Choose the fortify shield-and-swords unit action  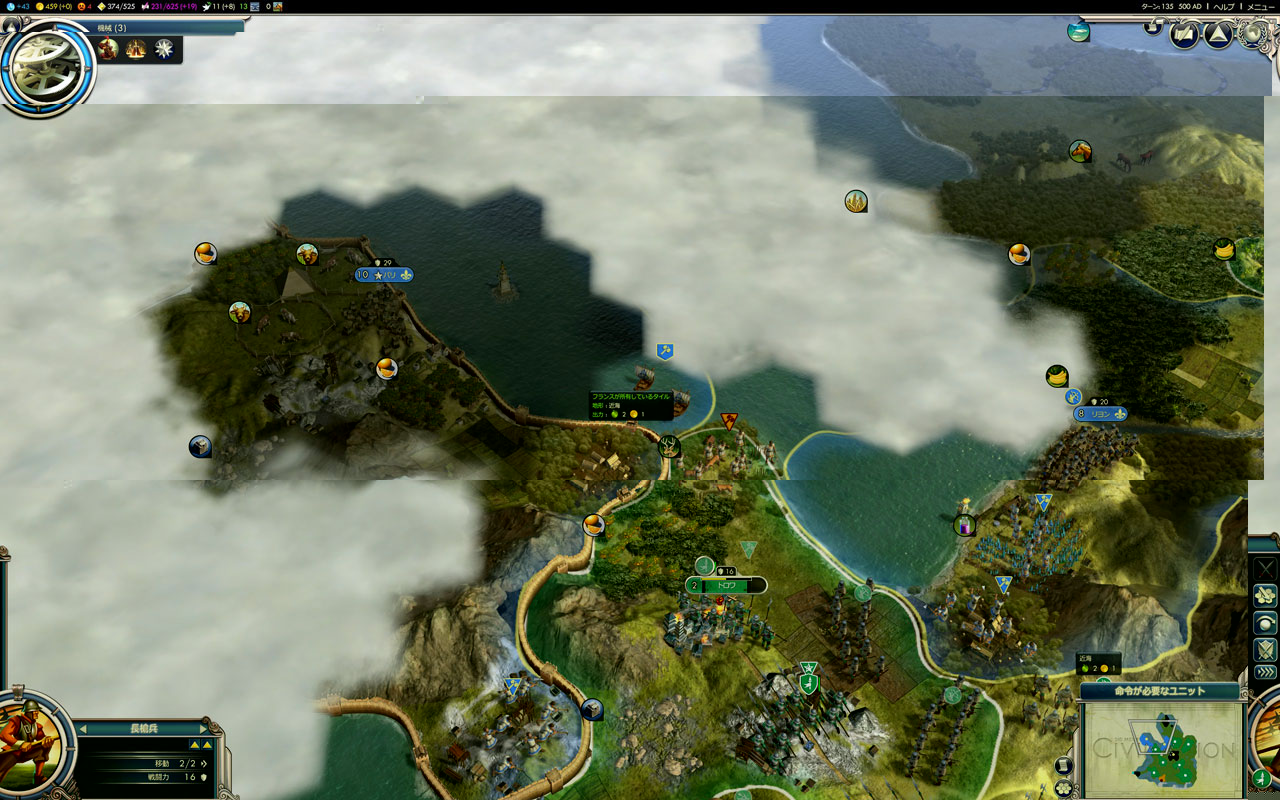pos(1265,648)
